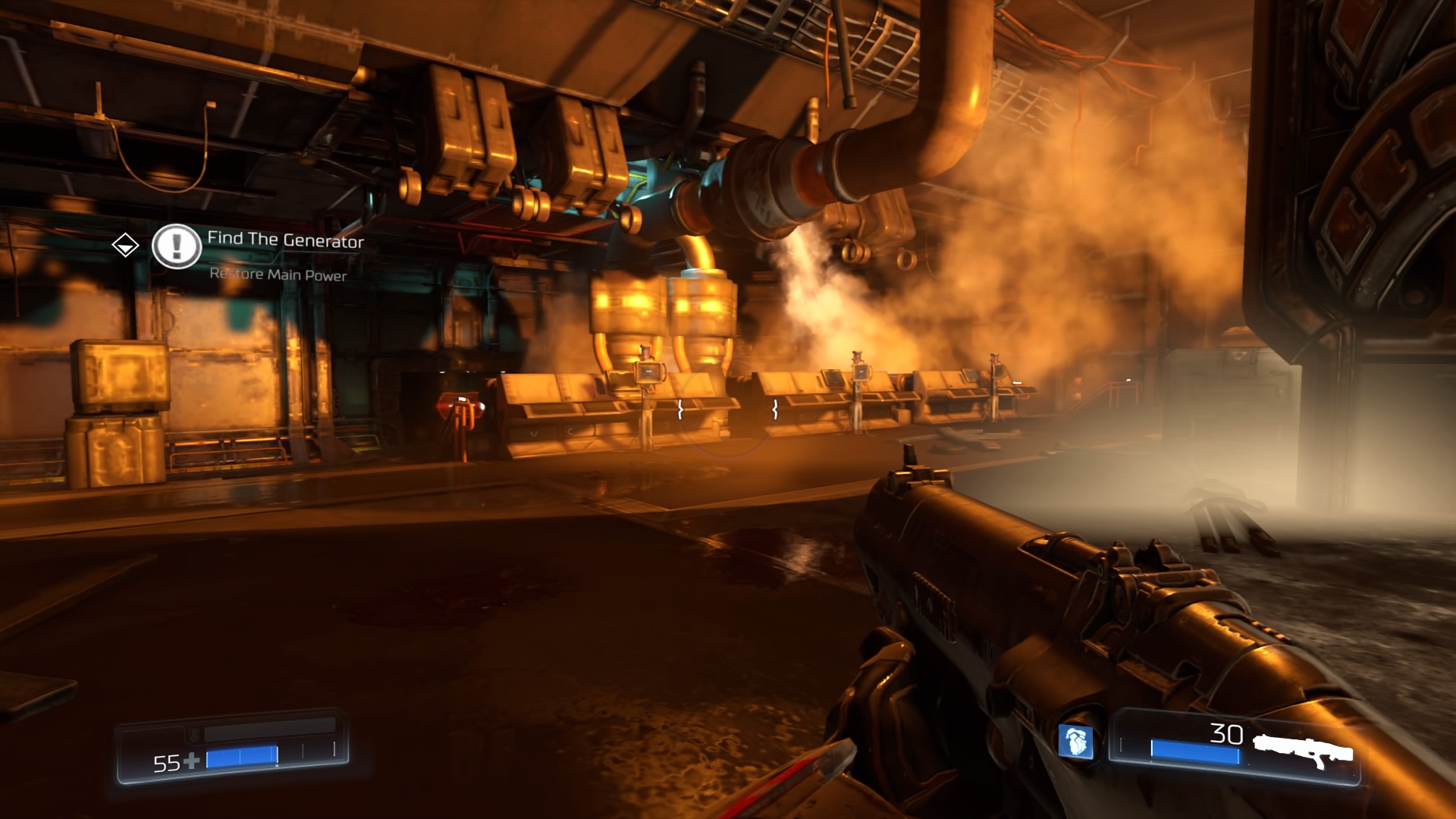Image resolution: width=1456 pixels, height=819 pixels.
Task: Click the equipment item icon beside ammo
Action: (1075, 742)
